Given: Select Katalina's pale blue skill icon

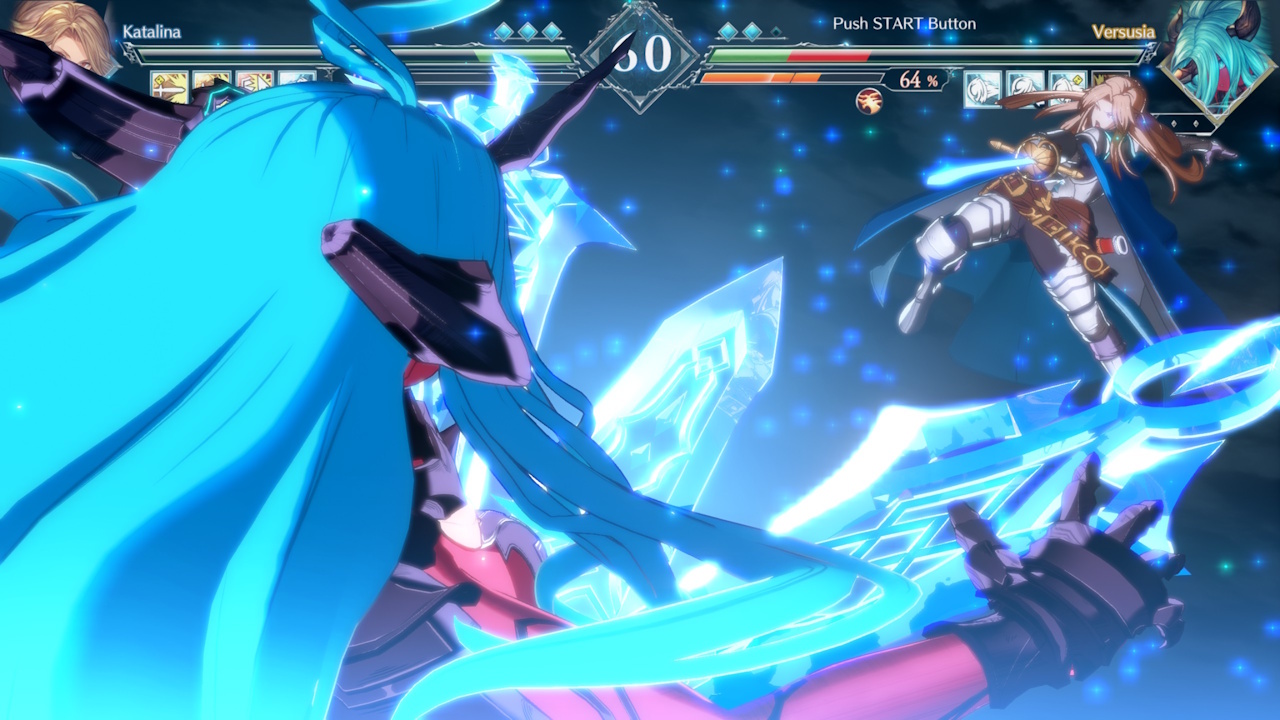Looking at the screenshot, I should click(x=297, y=80).
